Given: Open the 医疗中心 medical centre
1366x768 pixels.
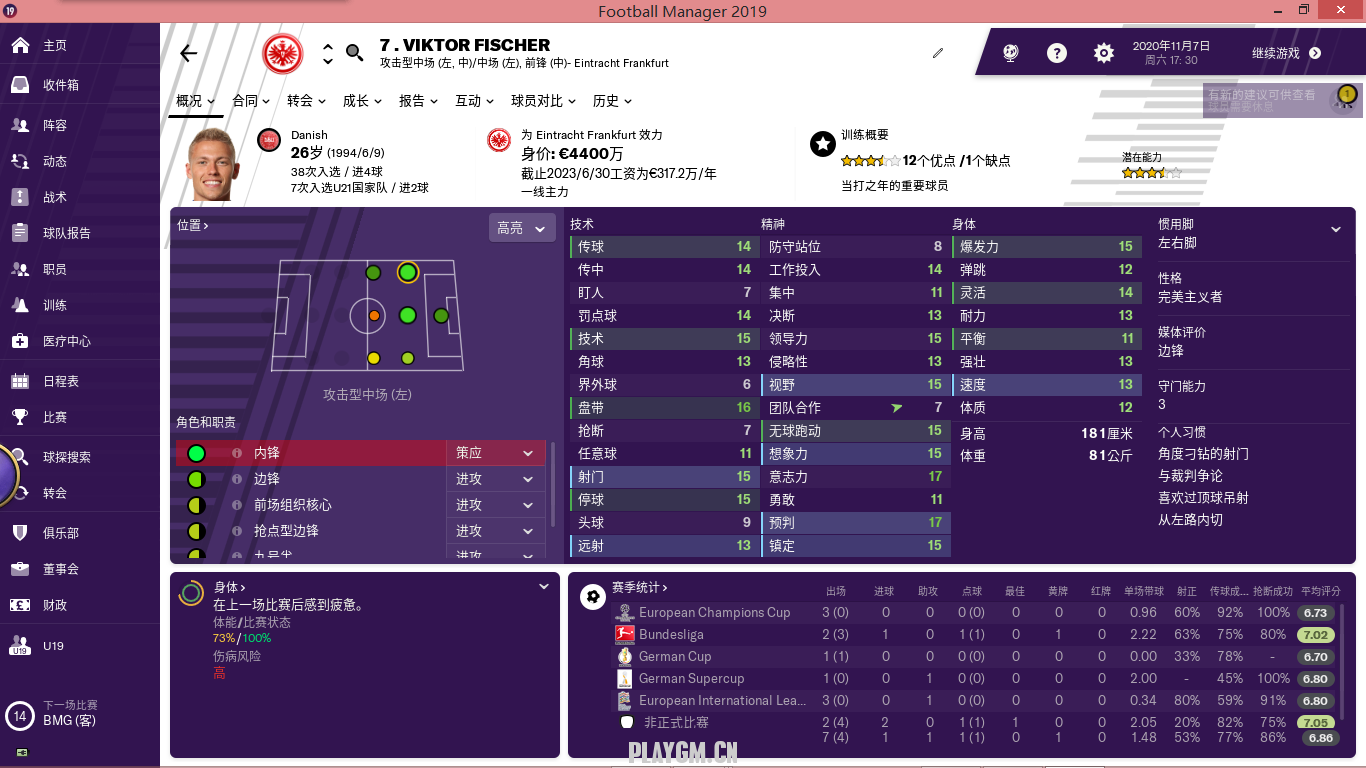Looking at the screenshot, I should click(x=66, y=341).
